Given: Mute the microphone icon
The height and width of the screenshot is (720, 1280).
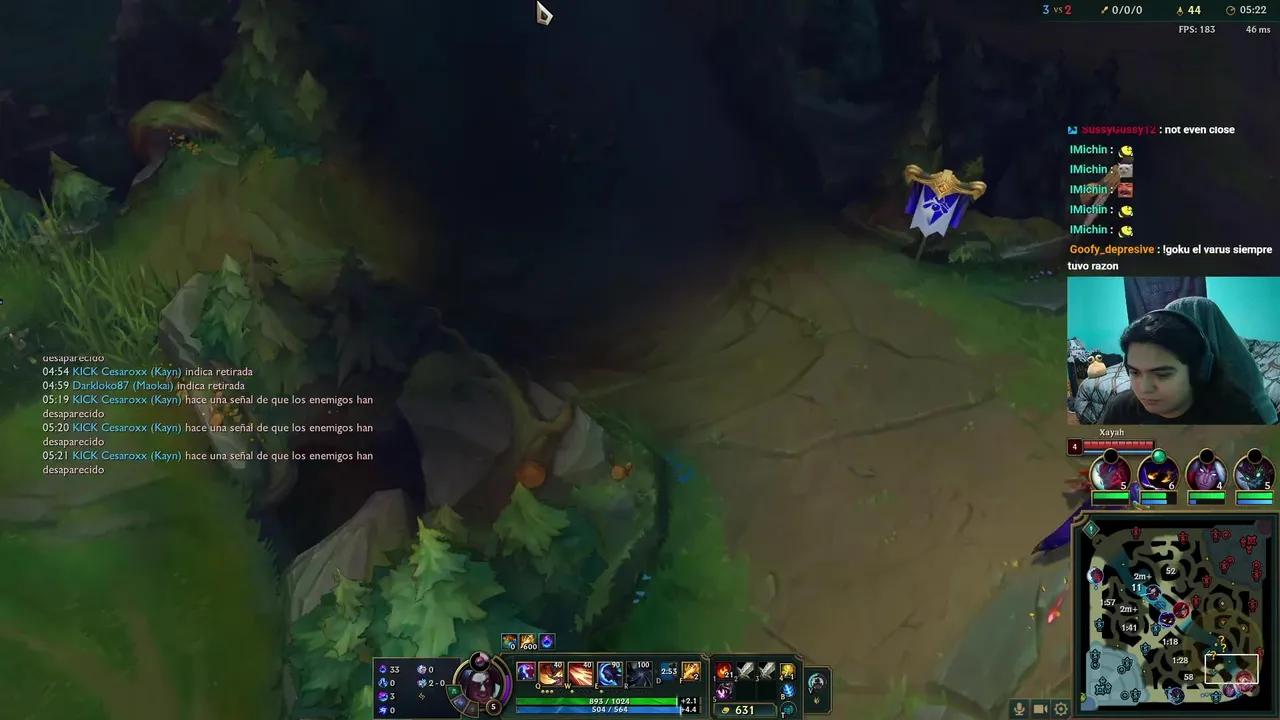Looking at the screenshot, I should click(1019, 708).
